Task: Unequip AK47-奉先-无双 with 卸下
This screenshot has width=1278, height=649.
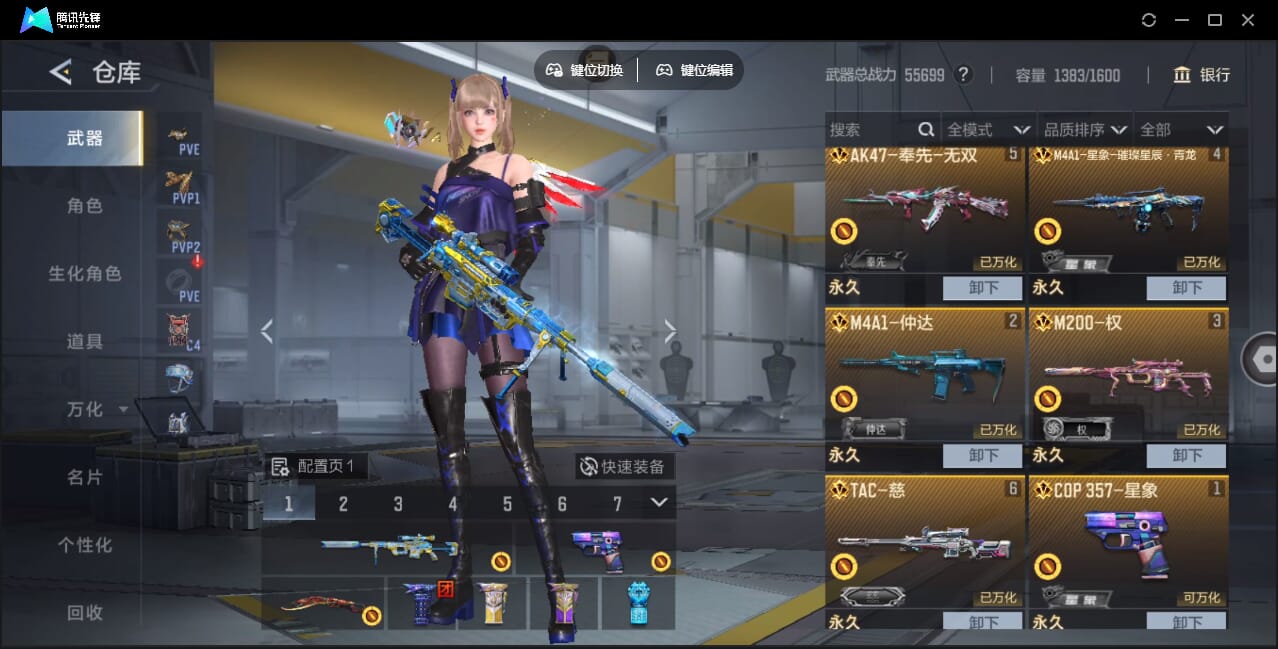Action: [982, 288]
